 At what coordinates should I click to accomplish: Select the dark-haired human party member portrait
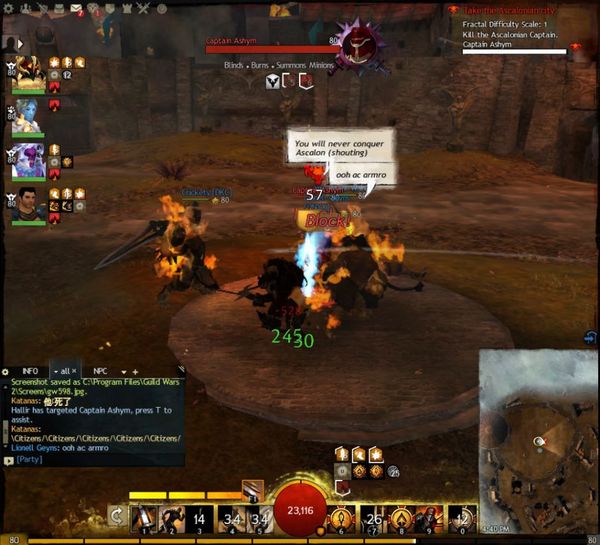tap(27, 203)
